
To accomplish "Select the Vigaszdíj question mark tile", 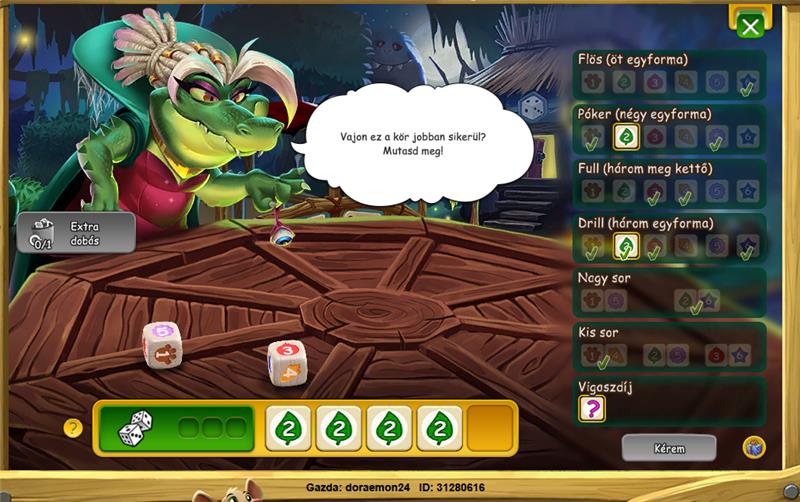I will tap(592, 408).
